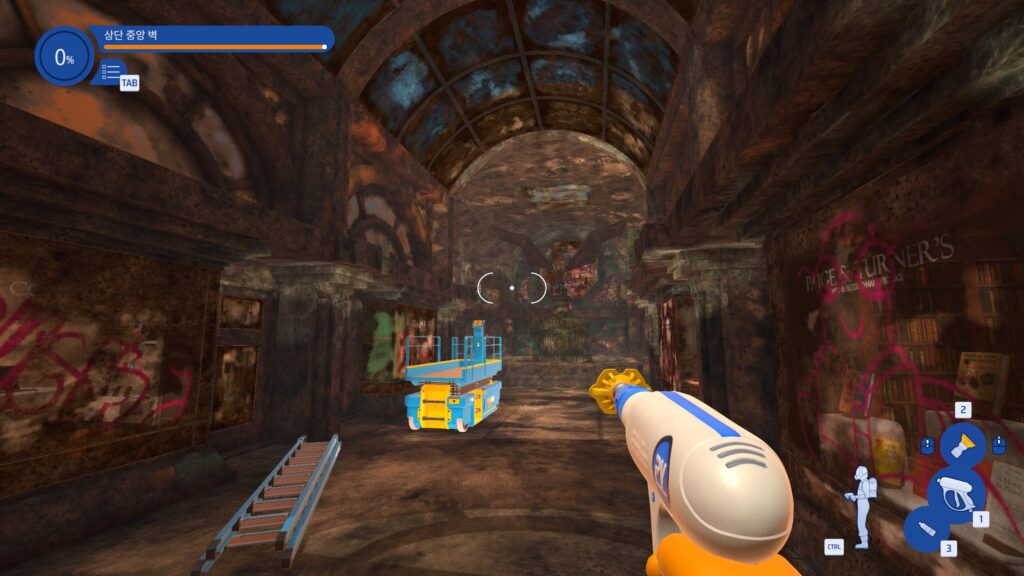Open the task checklist icon

[110, 72]
